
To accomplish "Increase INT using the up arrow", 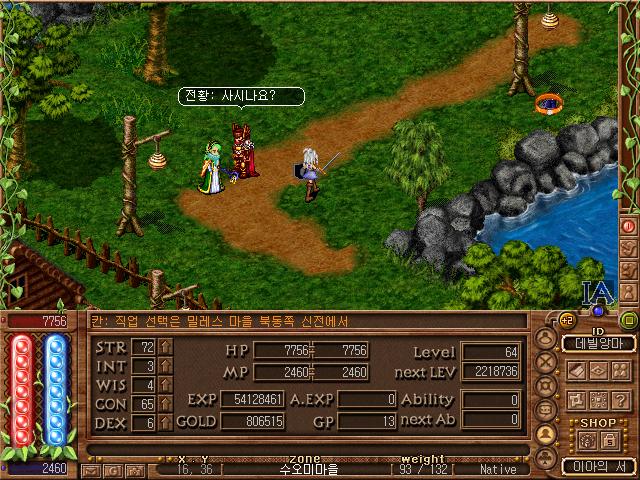I will point(166,366).
